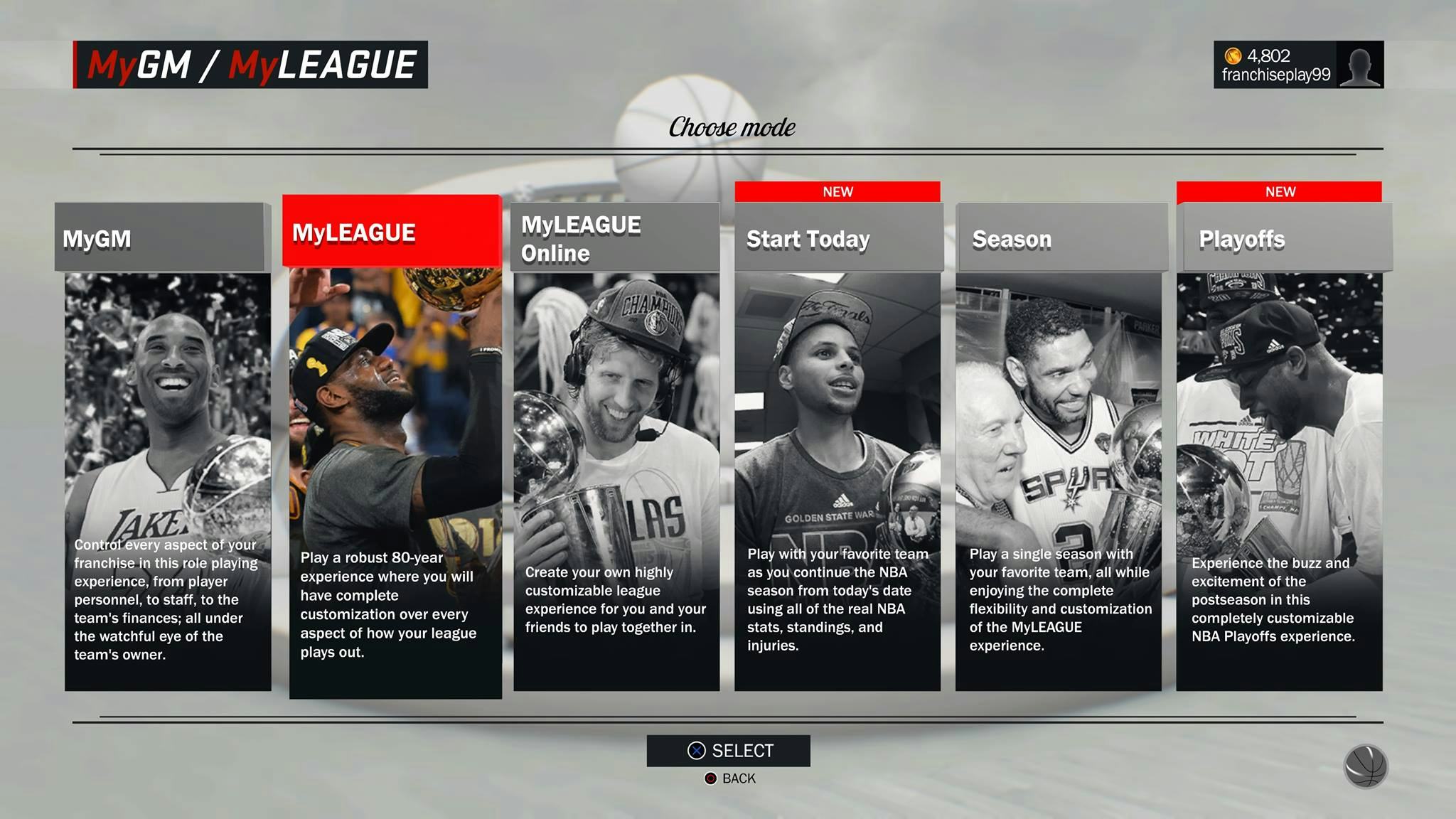Image resolution: width=1456 pixels, height=819 pixels.
Task: Click the profile avatar silhouette
Action: click(1360, 65)
